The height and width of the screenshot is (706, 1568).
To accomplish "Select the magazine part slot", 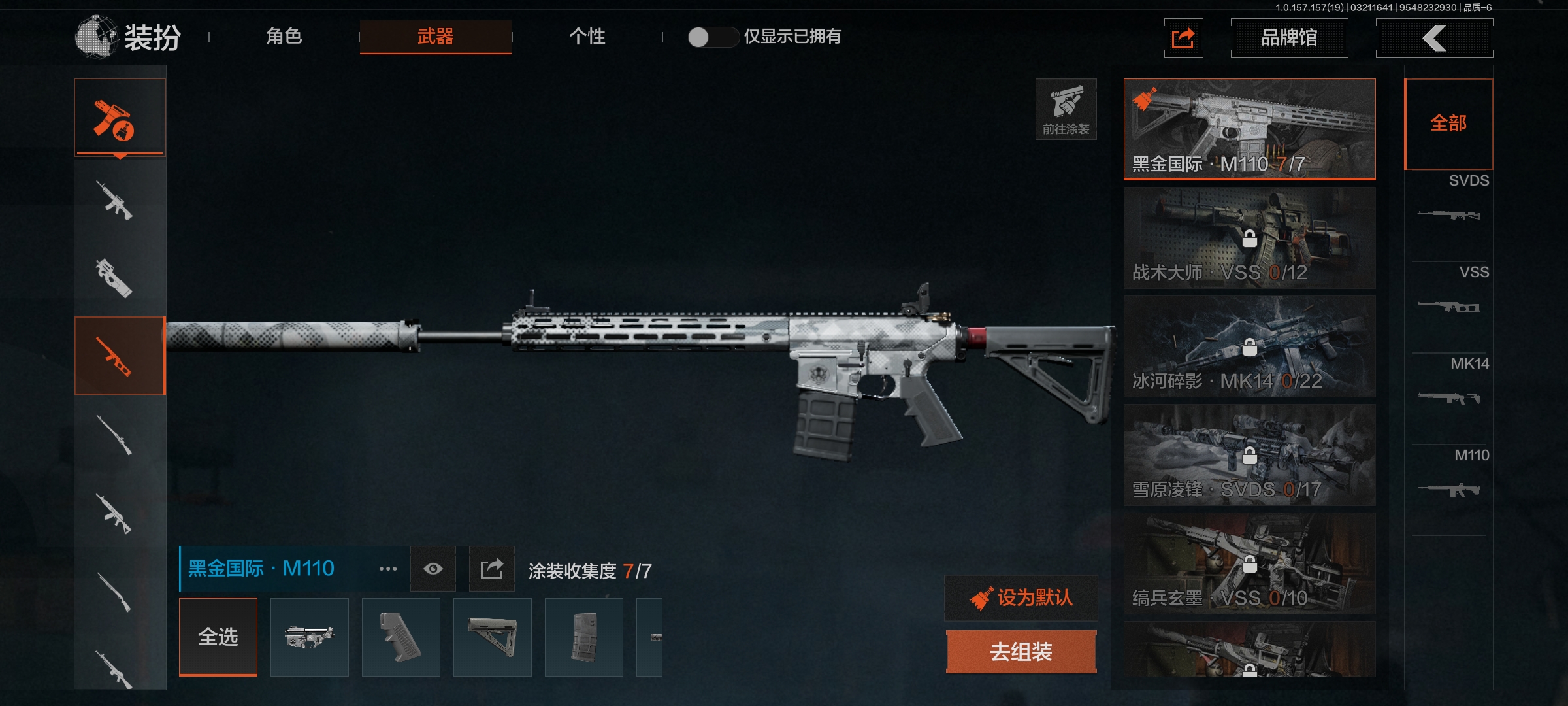I will click(584, 637).
